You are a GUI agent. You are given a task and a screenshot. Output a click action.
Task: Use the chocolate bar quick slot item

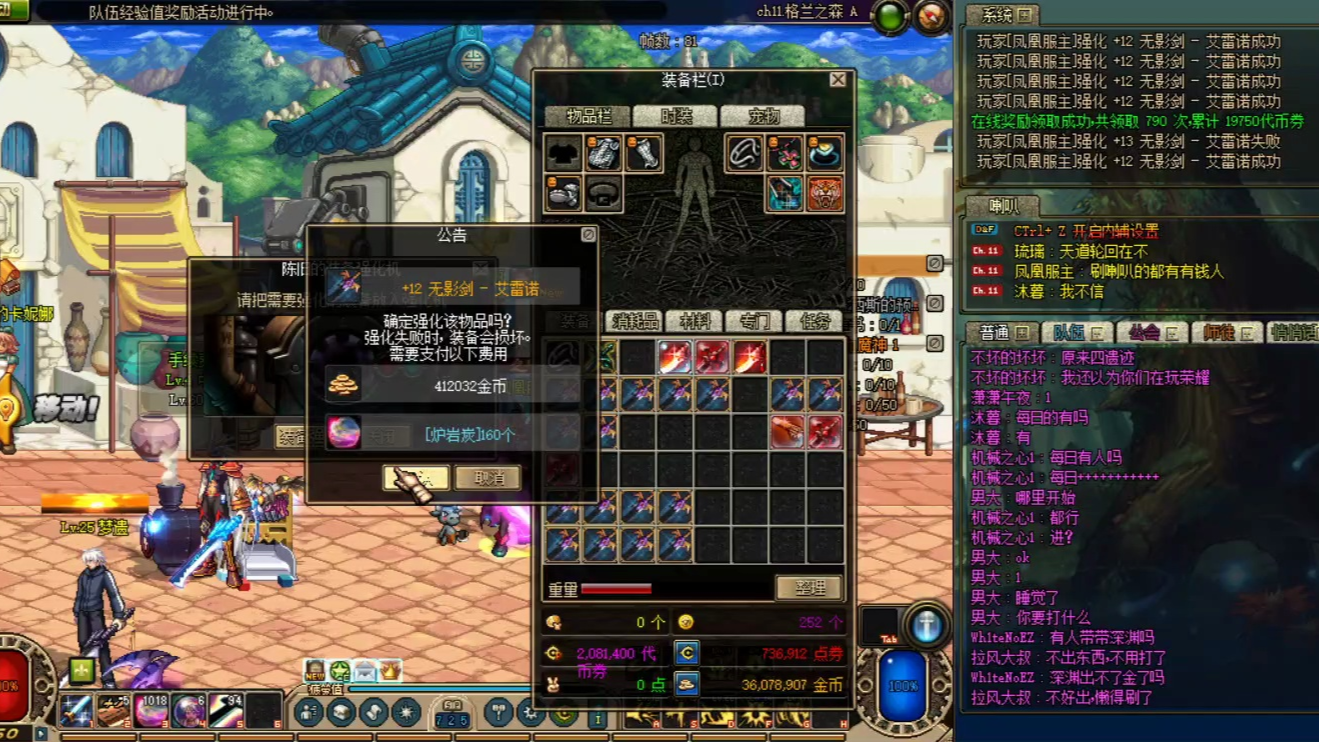[113, 710]
